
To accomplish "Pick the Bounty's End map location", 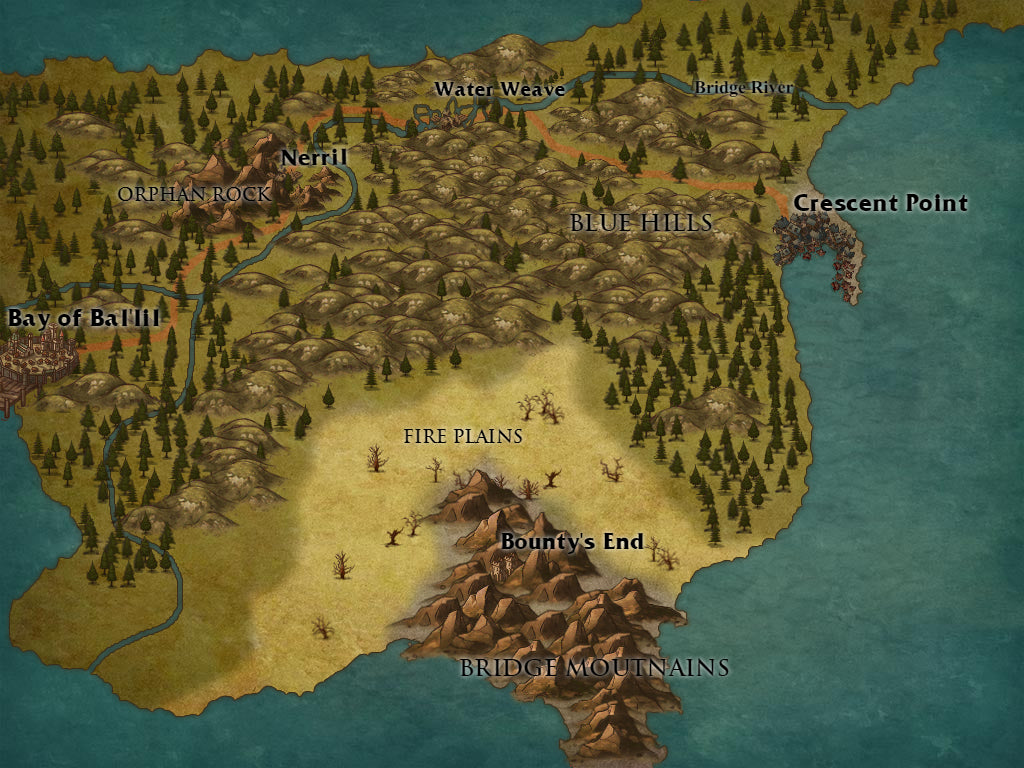I will [506, 568].
